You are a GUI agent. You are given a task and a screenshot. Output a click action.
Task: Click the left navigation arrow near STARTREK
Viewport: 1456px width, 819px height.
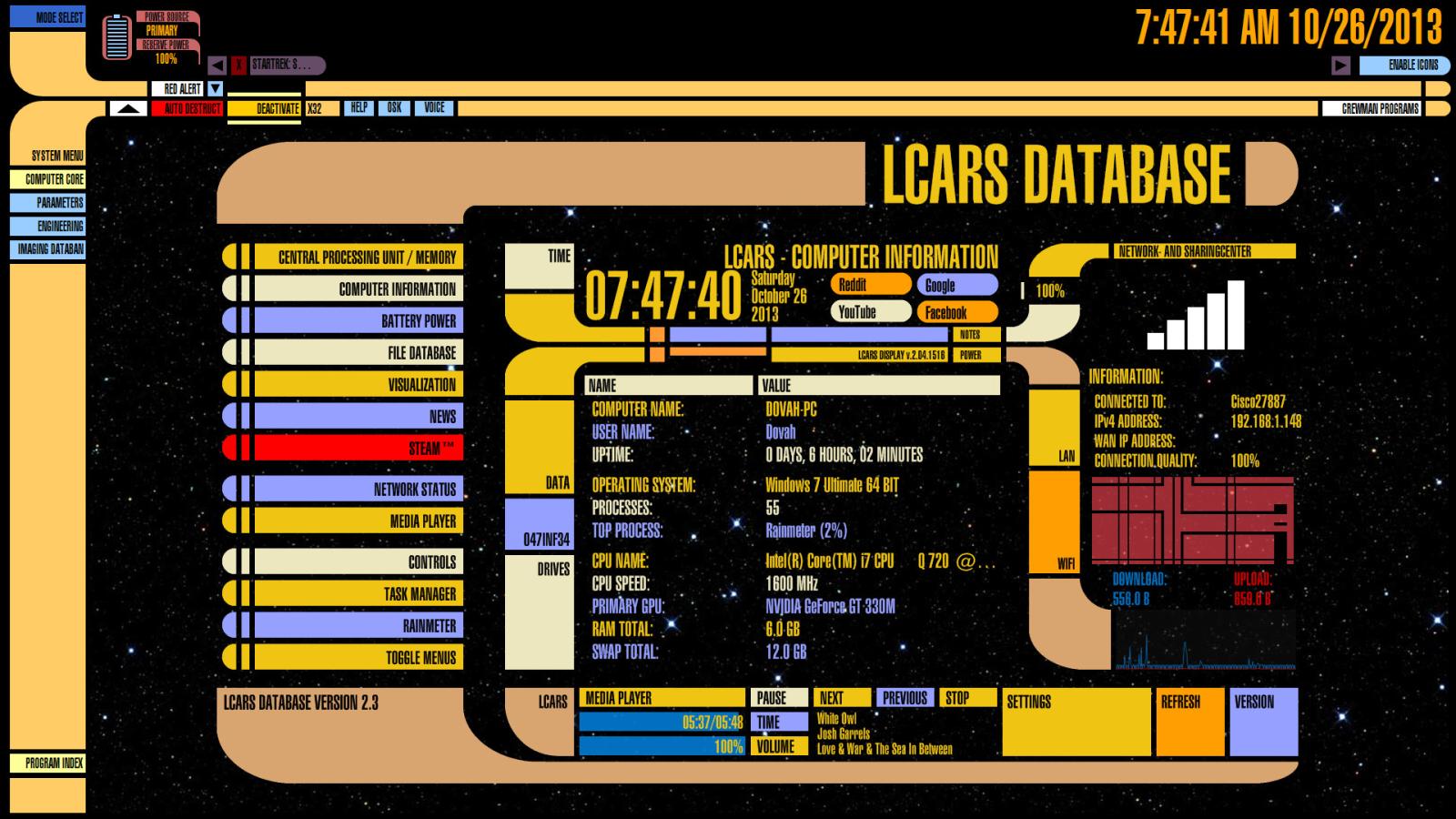click(x=217, y=65)
